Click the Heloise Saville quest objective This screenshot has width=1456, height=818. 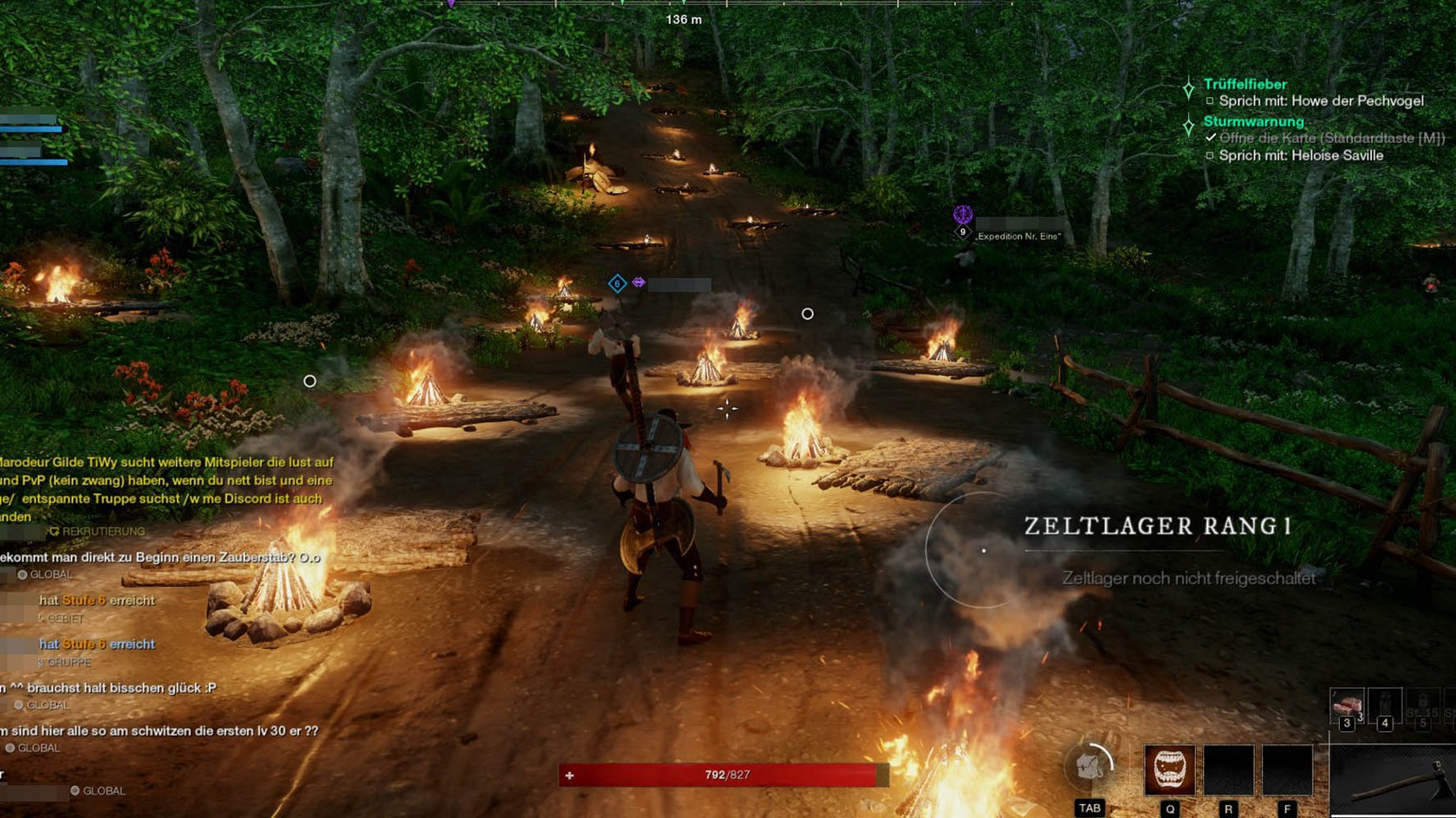1300,155
